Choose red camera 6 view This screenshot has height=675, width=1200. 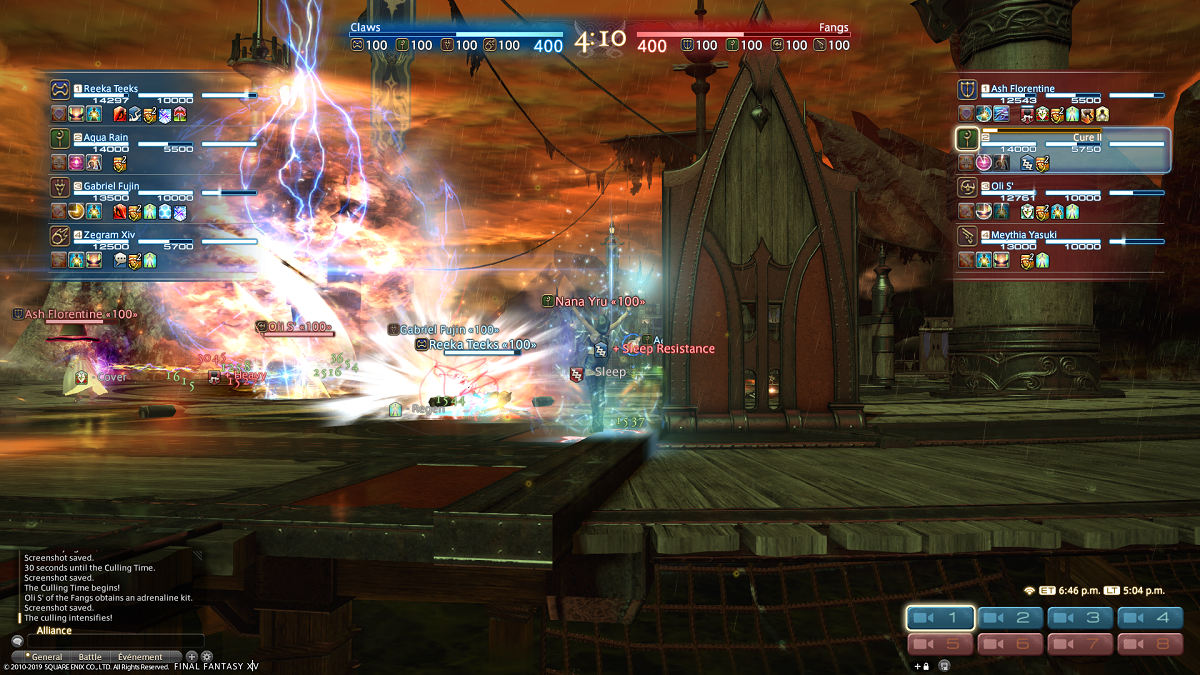(1011, 644)
